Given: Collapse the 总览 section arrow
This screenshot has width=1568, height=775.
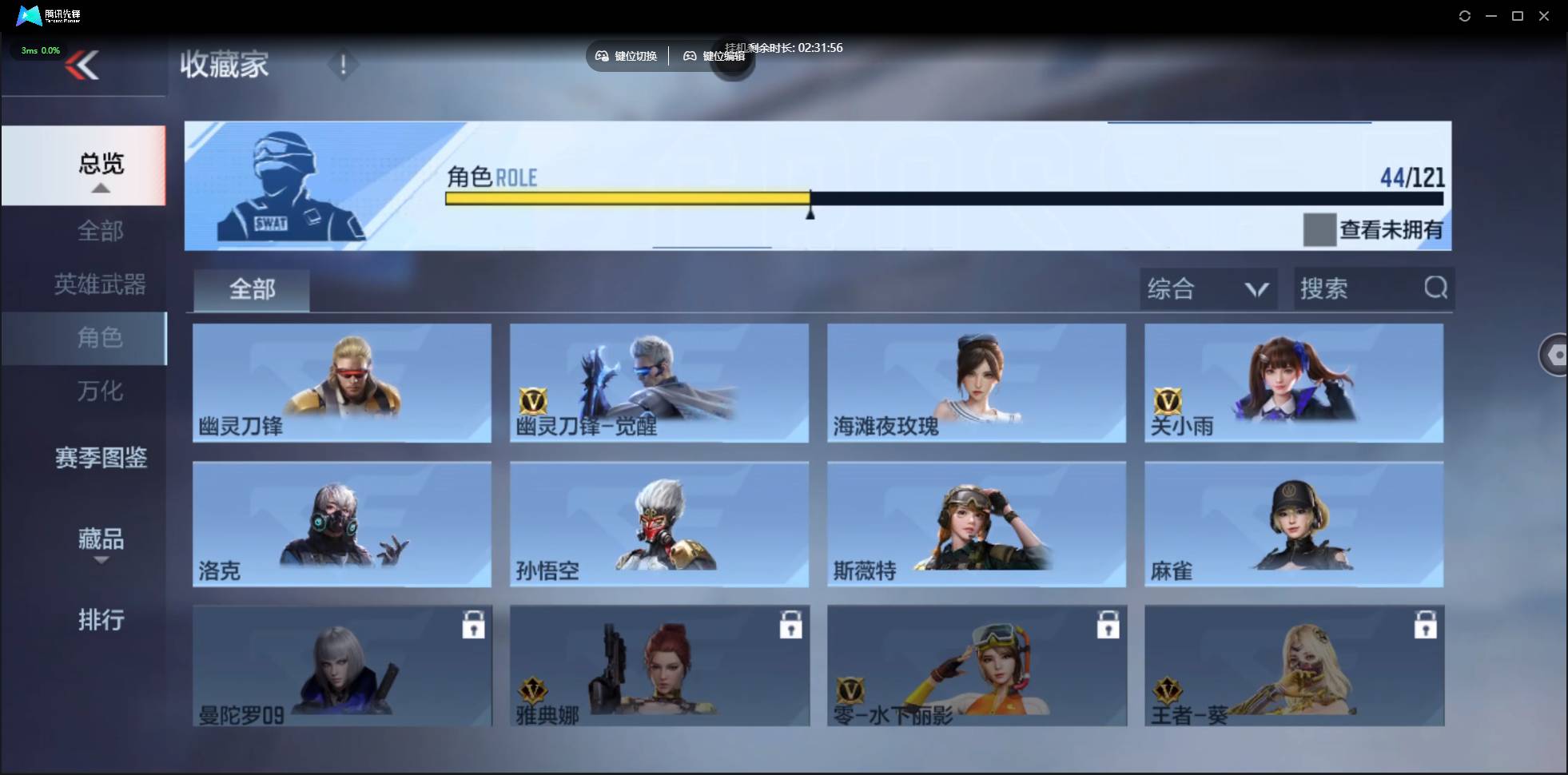Looking at the screenshot, I should [x=100, y=188].
